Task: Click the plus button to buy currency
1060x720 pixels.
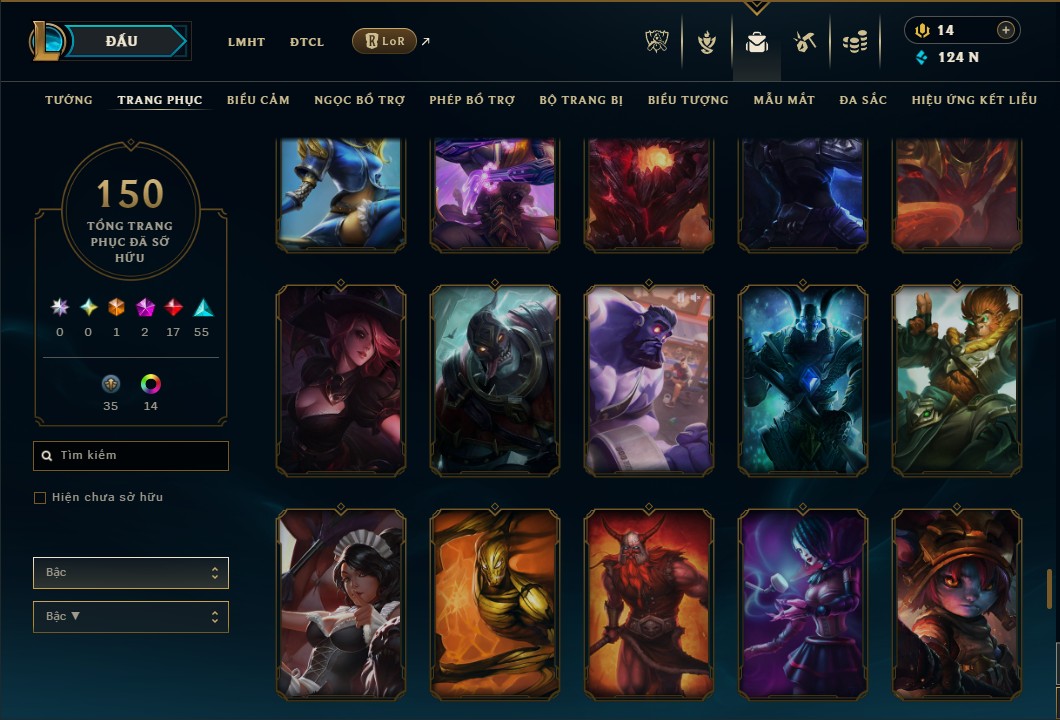Action: coord(1005,30)
